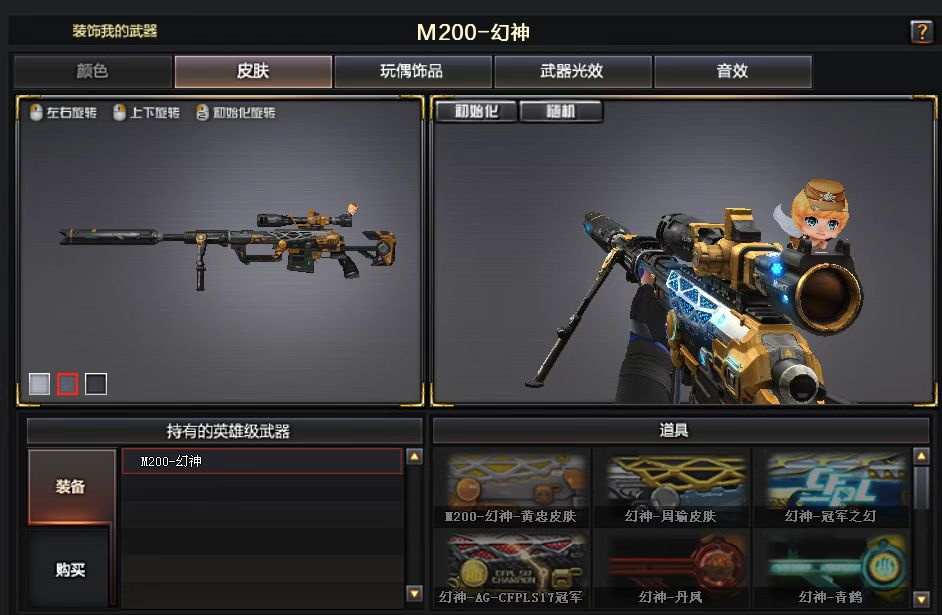This screenshot has height=615, width=942.
Task: Pick the 幻神-冠军之幻 skin
Action: coord(830,487)
